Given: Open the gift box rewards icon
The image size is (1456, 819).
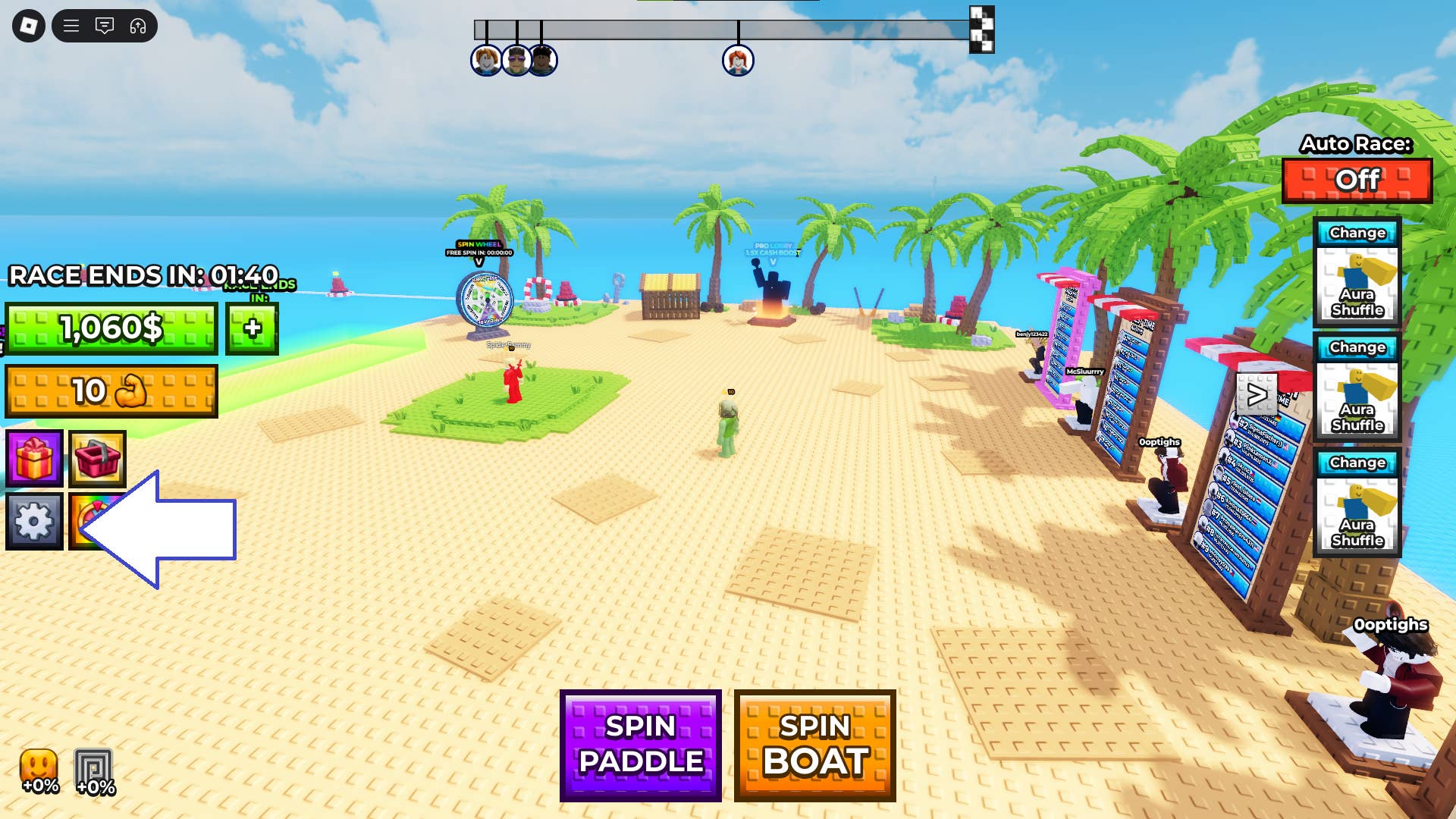Looking at the screenshot, I should [35, 459].
